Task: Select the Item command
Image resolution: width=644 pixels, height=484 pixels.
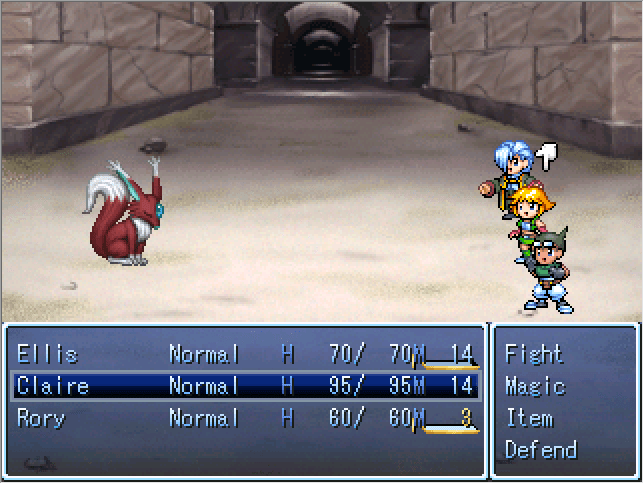Action: [528, 418]
